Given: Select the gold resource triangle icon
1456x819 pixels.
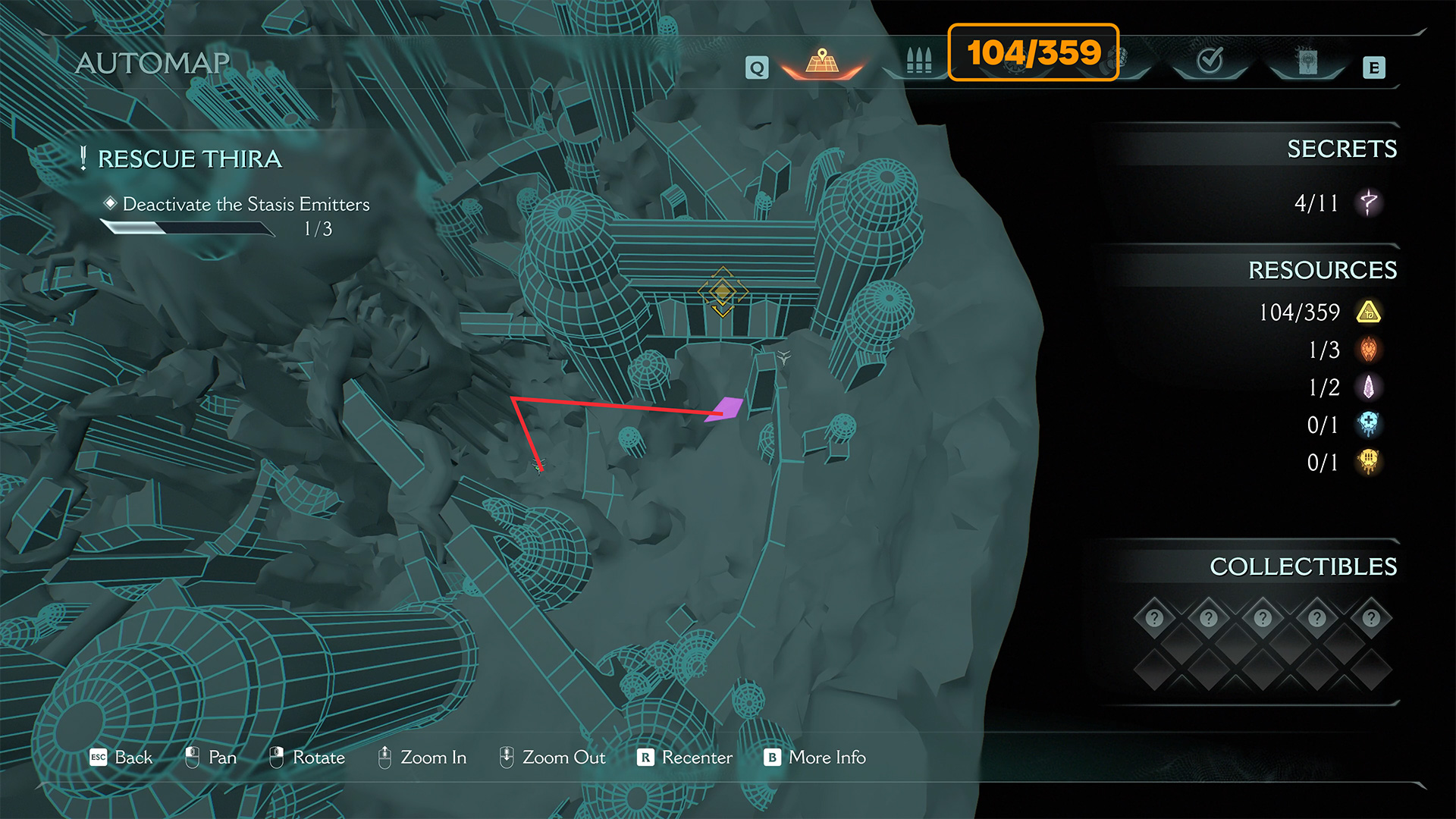Looking at the screenshot, I should (x=1369, y=312).
